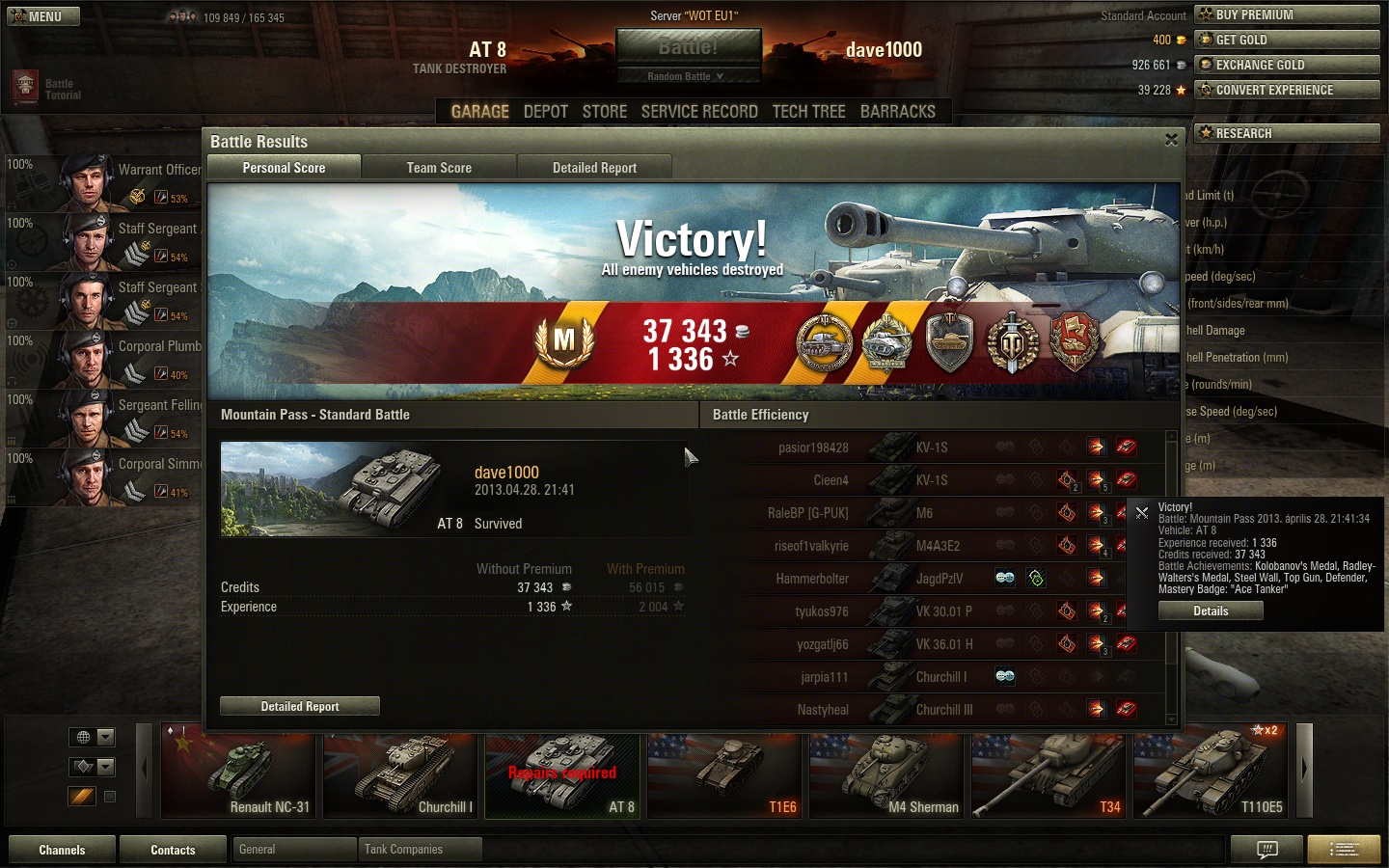Select the GET GOLD button
Viewport: 1389px width, 868px height.
click(x=1287, y=40)
